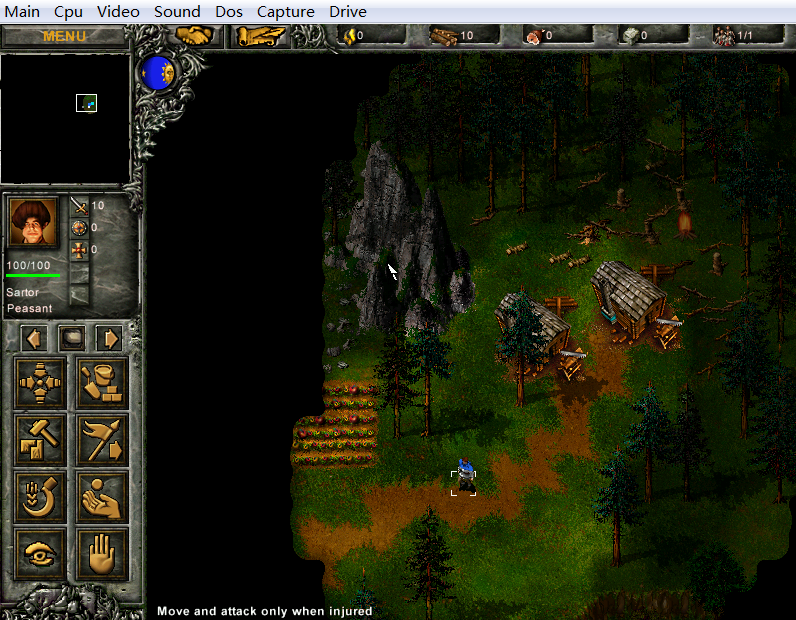The image size is (796, 620).
Task: Select the peasant unit with selection brackets
Action: (463, 478)
